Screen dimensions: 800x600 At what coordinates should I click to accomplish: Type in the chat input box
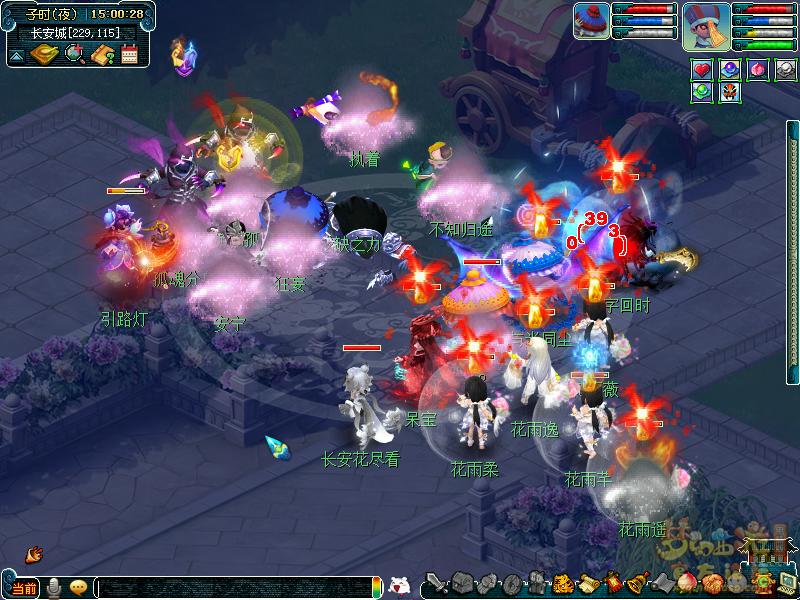tap(235, 588)
